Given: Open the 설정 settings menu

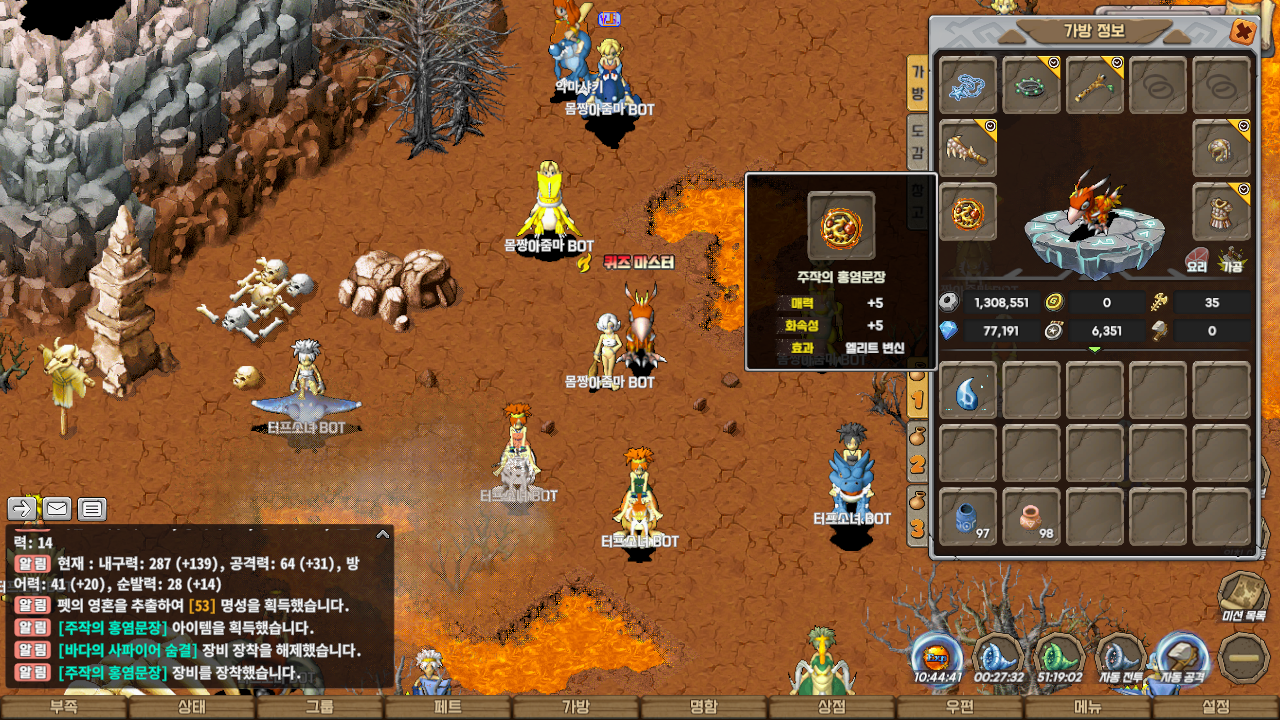Looking at the screenshot, I should point(1215,707).
